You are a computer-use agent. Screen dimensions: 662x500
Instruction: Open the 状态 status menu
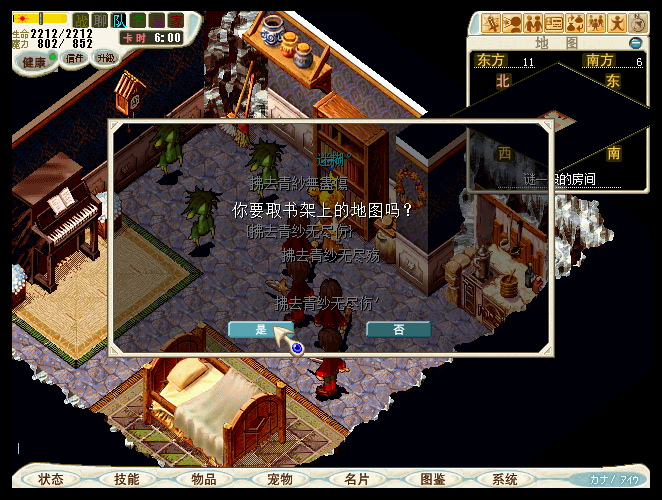tap(51, 479)
